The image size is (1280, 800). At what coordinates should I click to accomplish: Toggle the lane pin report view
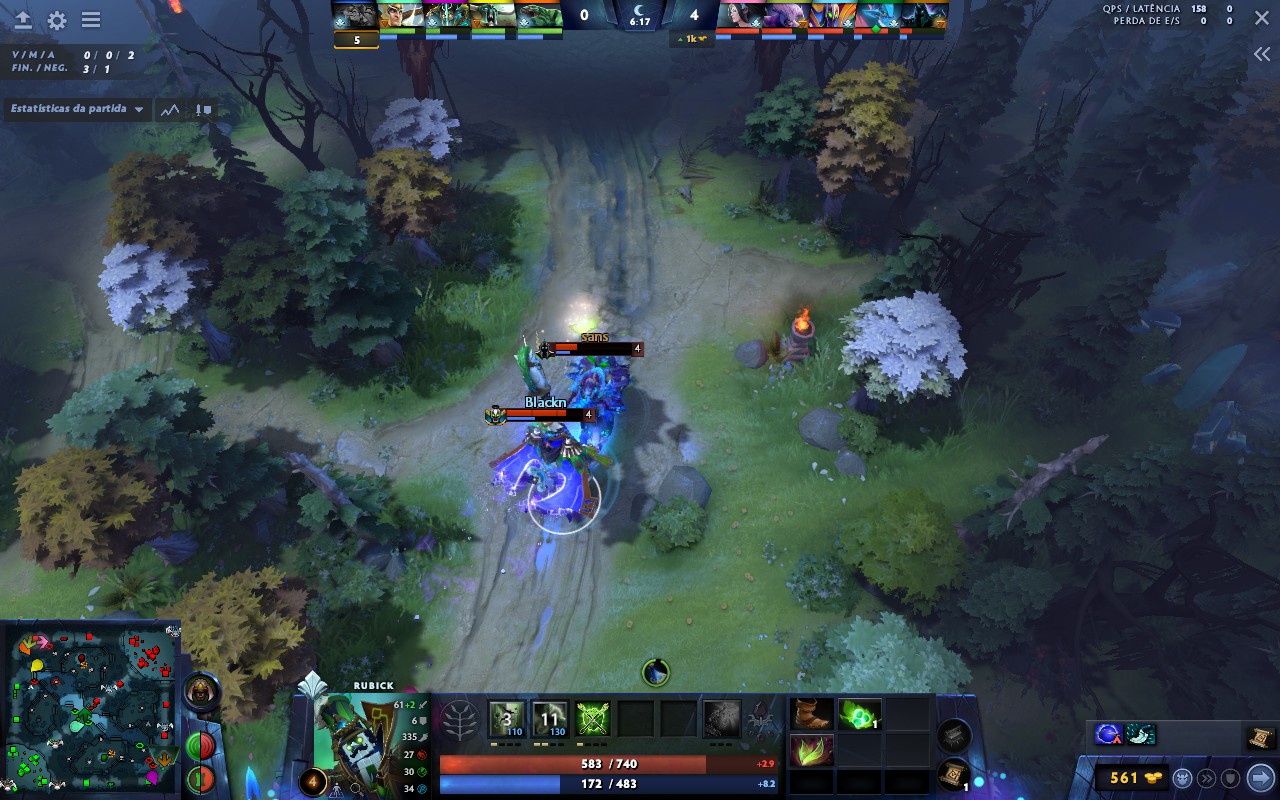tap(202, 110)
